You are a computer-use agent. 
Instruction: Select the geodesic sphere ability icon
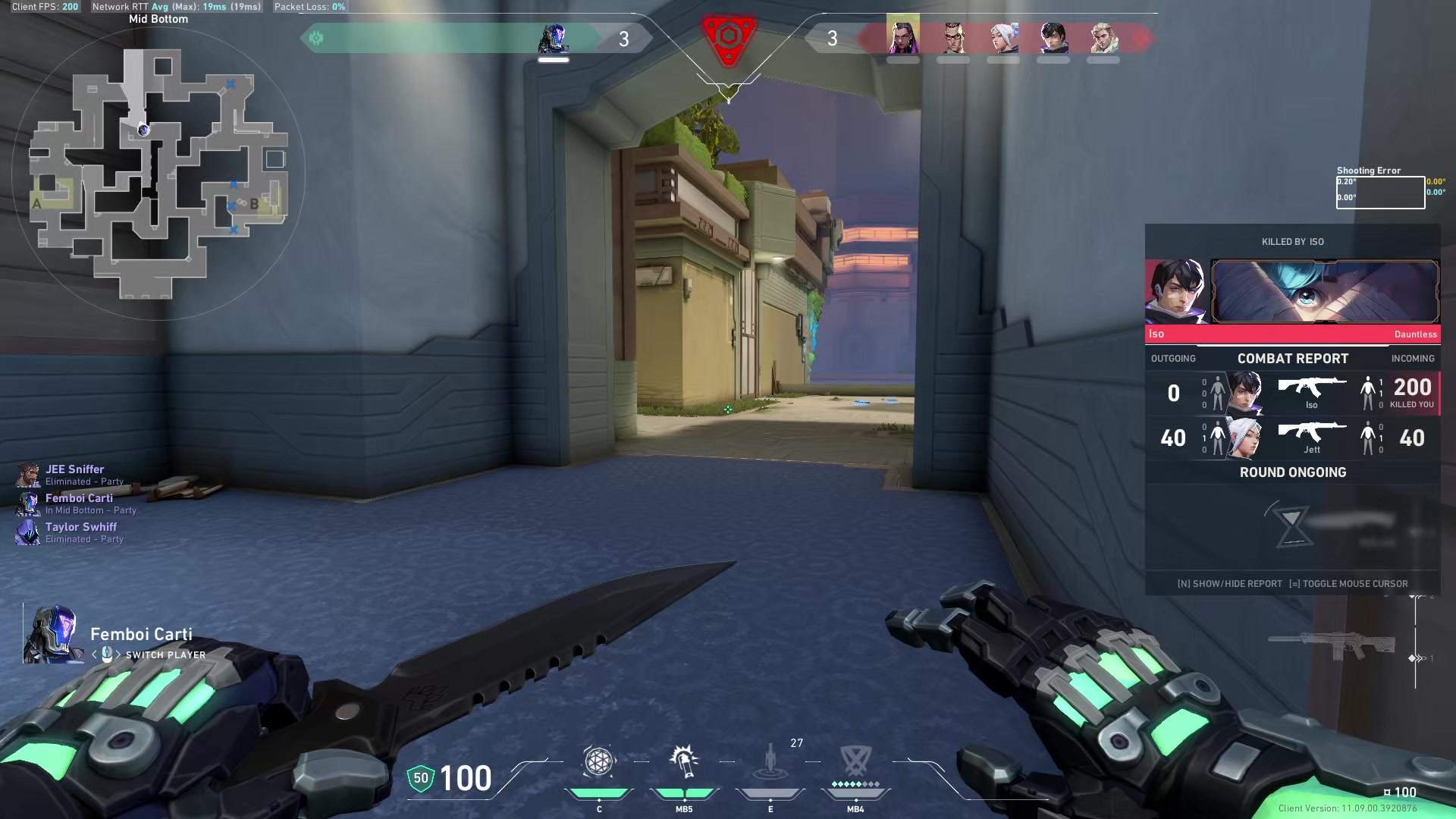click(x=598, y=762)
